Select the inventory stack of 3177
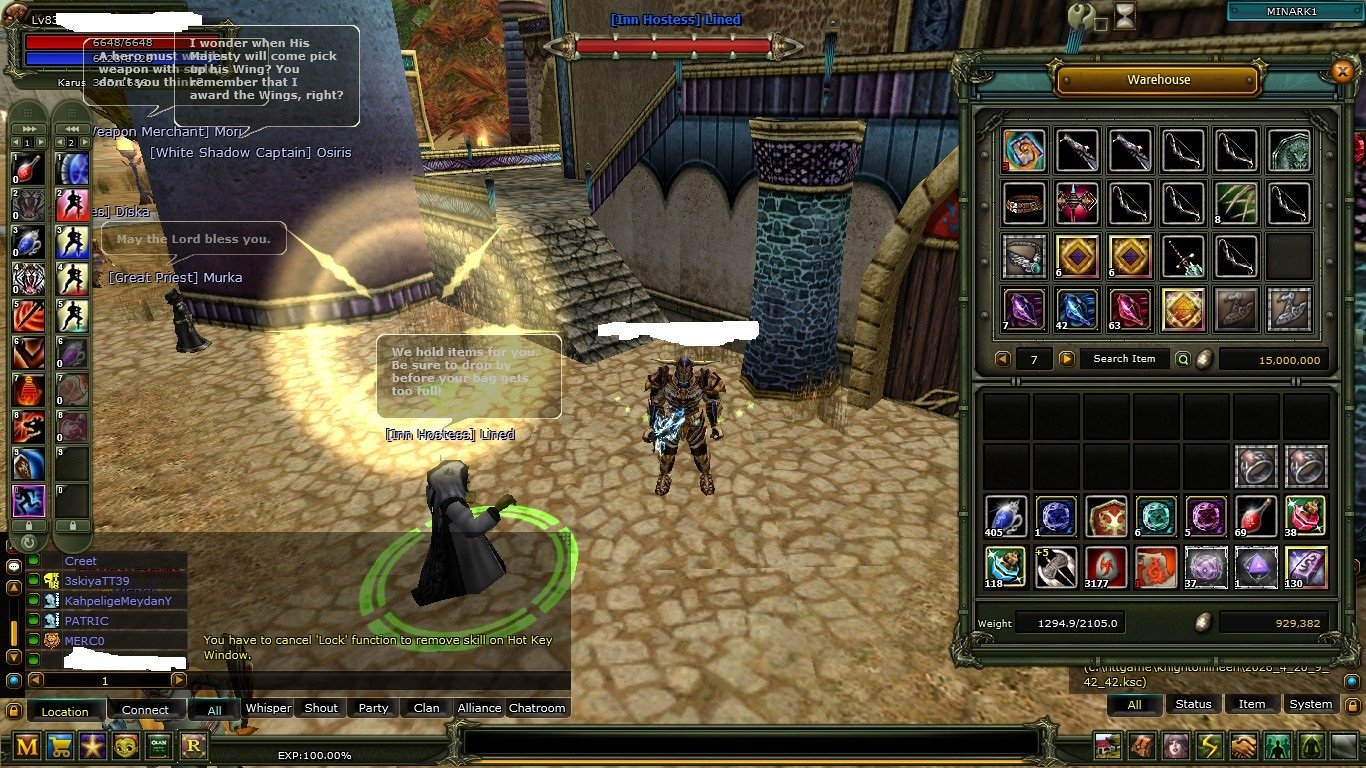 click(x=1106, y=567)
